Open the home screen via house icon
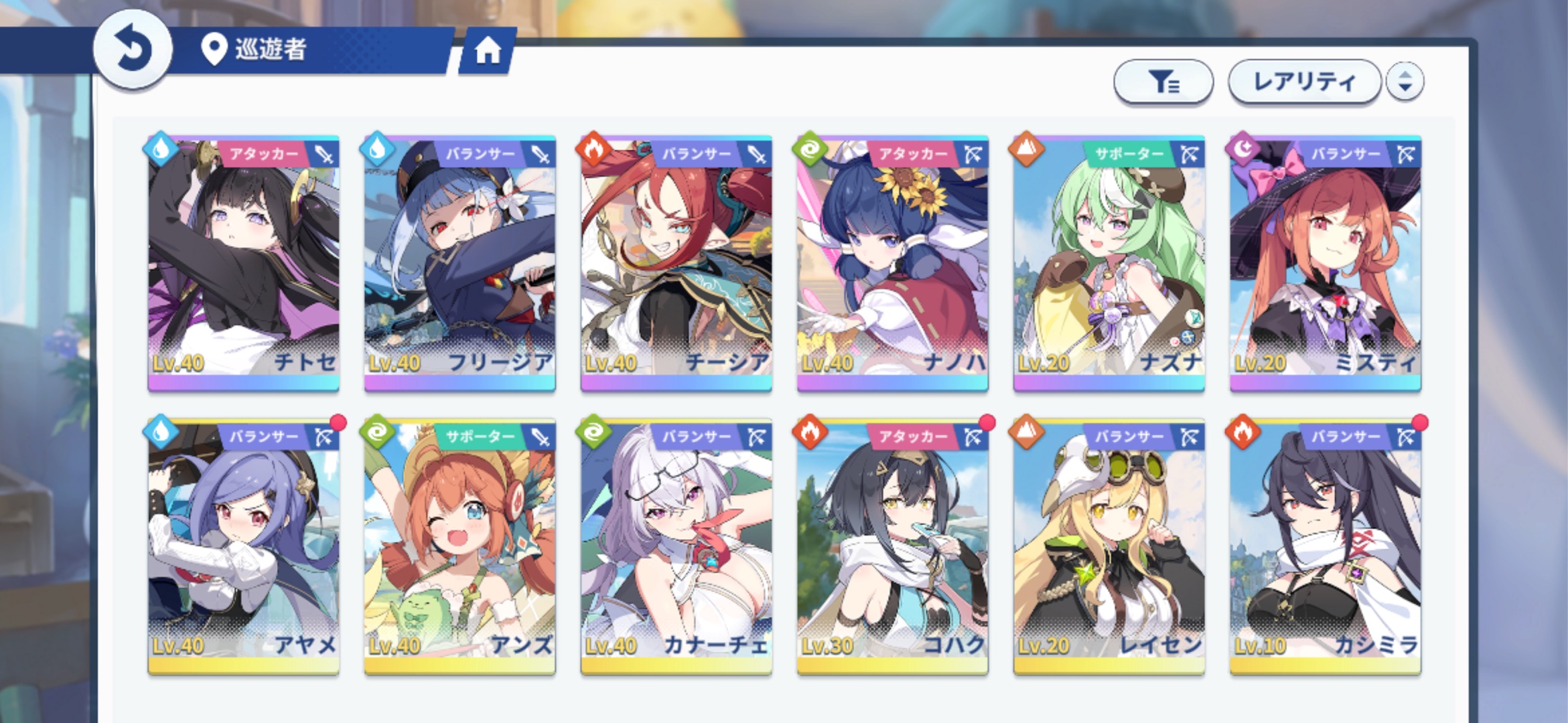The width and height of the screenshot is (1568, 723). 488,50
